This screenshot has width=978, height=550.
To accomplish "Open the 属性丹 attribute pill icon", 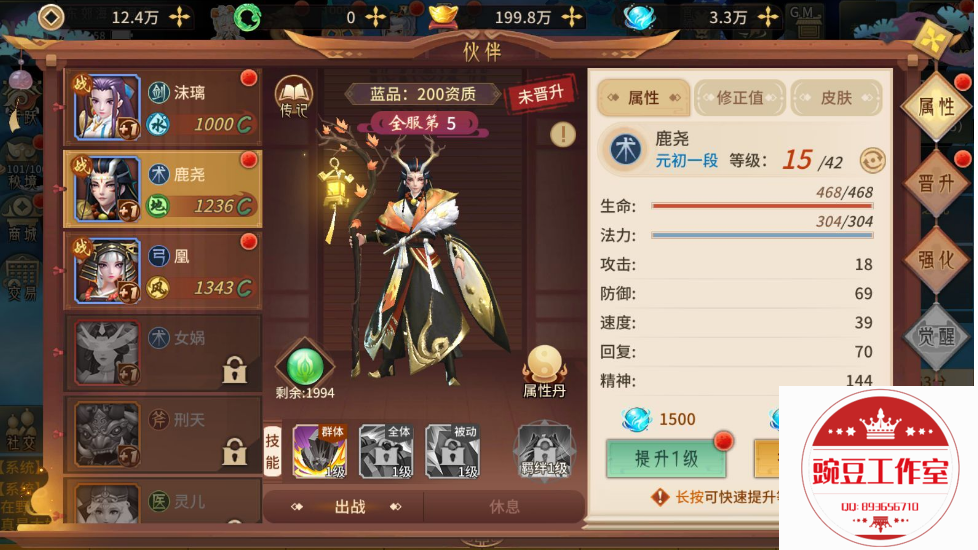I will (x=546, y=369).
